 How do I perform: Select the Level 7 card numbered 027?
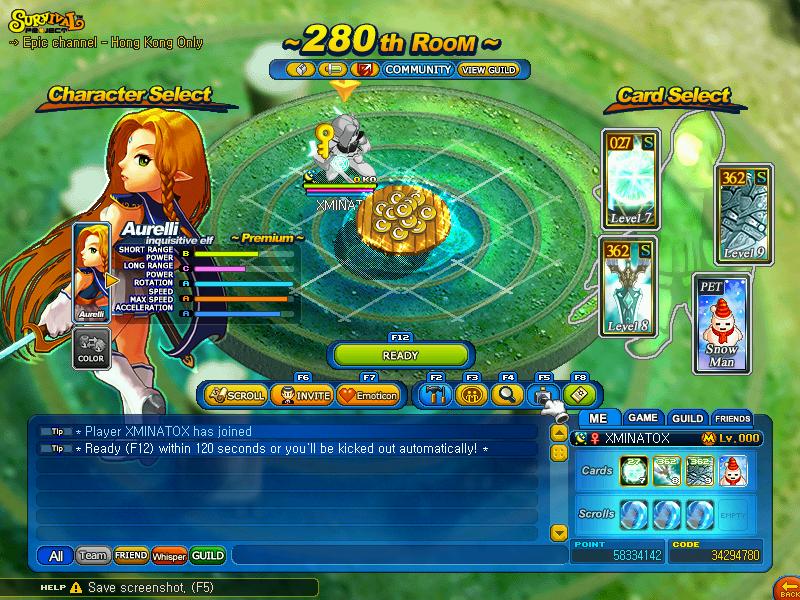click(x=631, y=180)
